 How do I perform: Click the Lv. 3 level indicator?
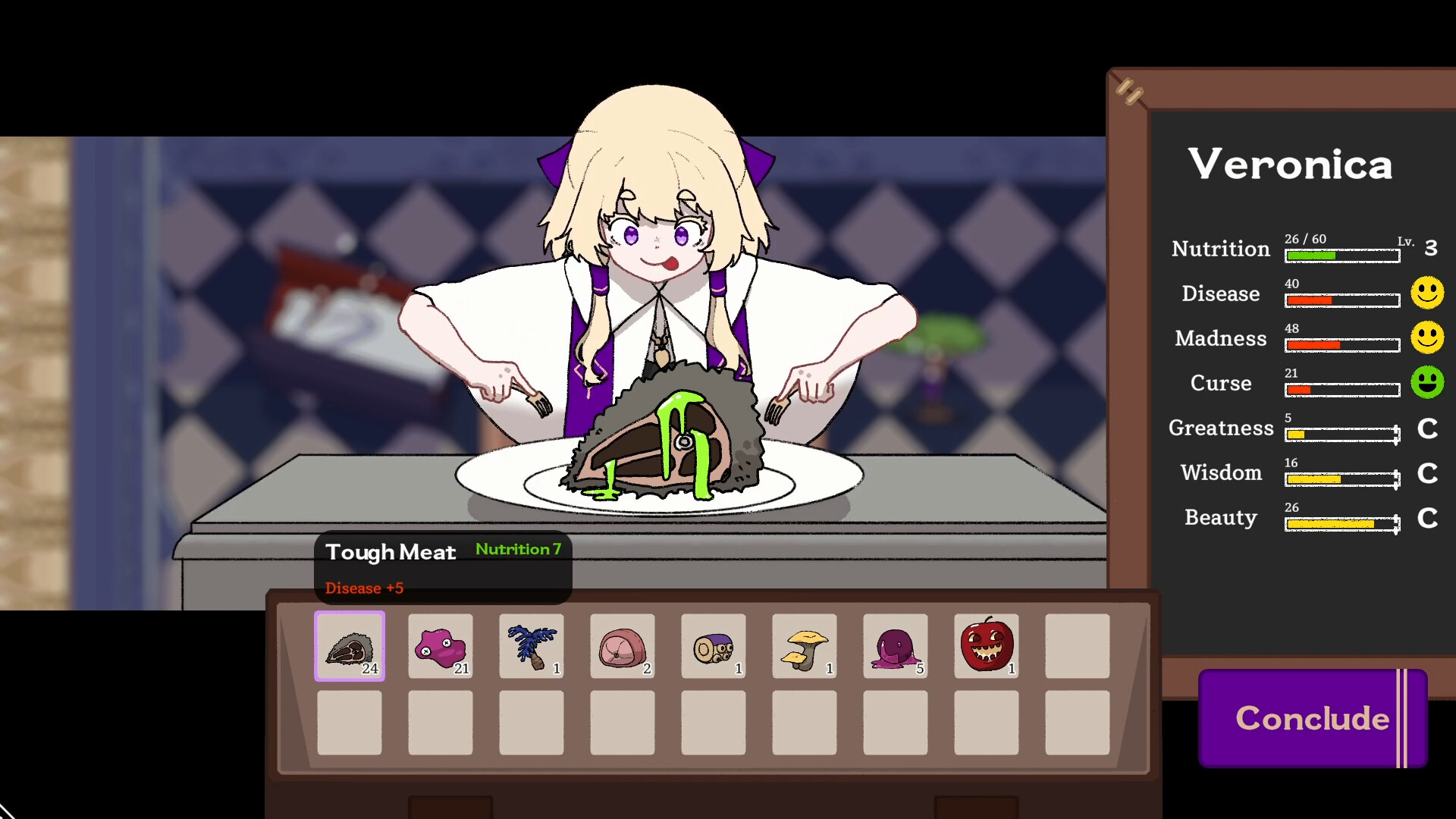[1429, 246]
